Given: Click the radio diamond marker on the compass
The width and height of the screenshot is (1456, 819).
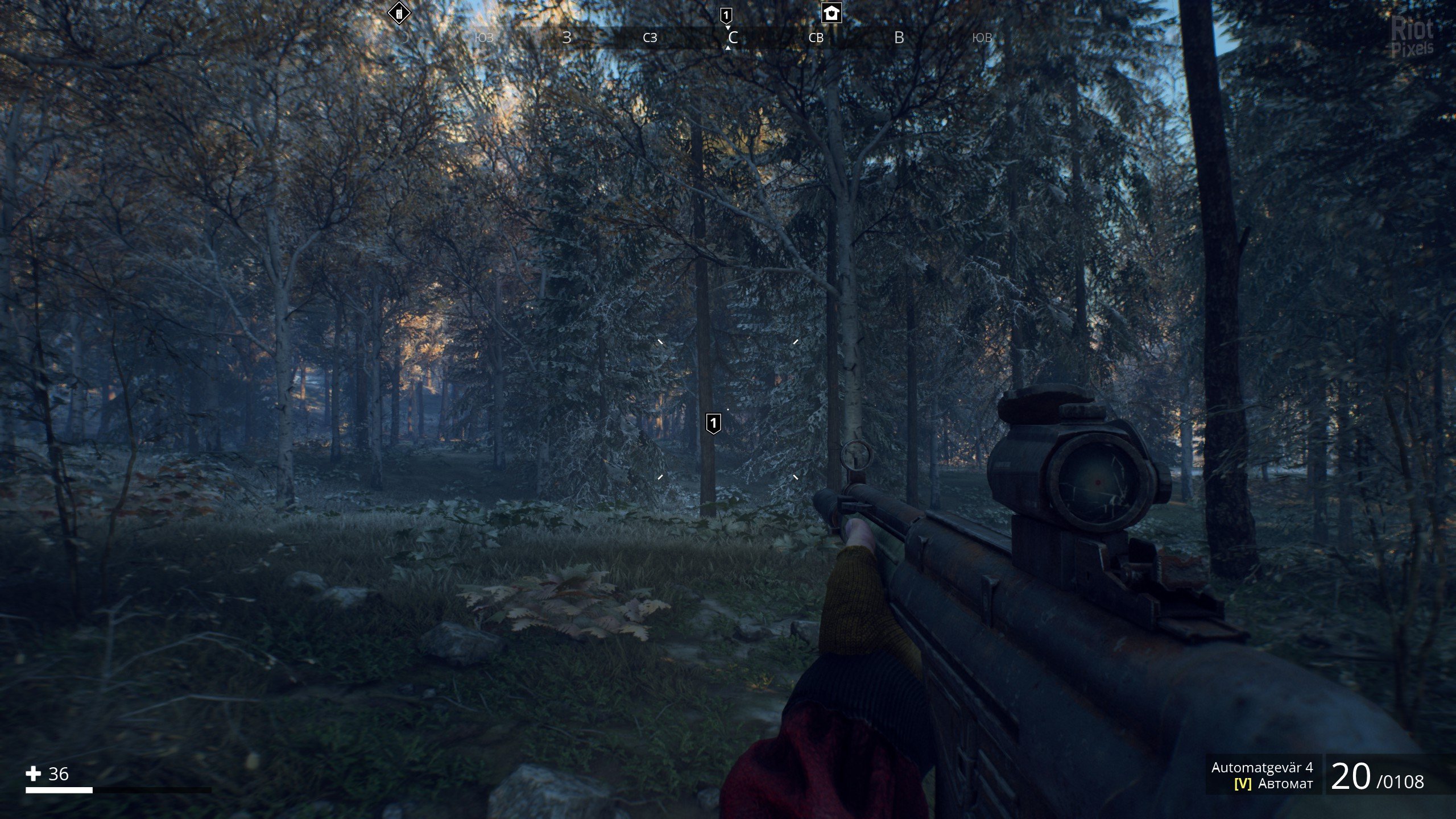Looking at the screenshot, I should pyautogui.click(x=399, y=13).
